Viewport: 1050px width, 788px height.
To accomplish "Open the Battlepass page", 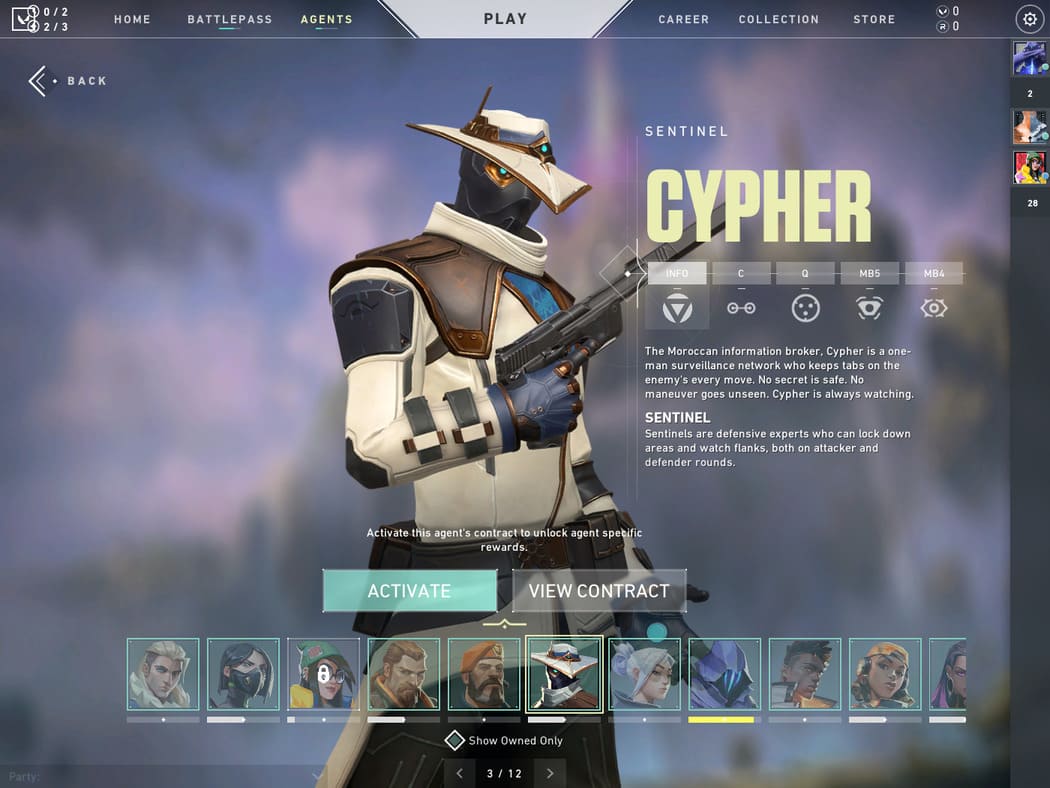I will 229,19.
